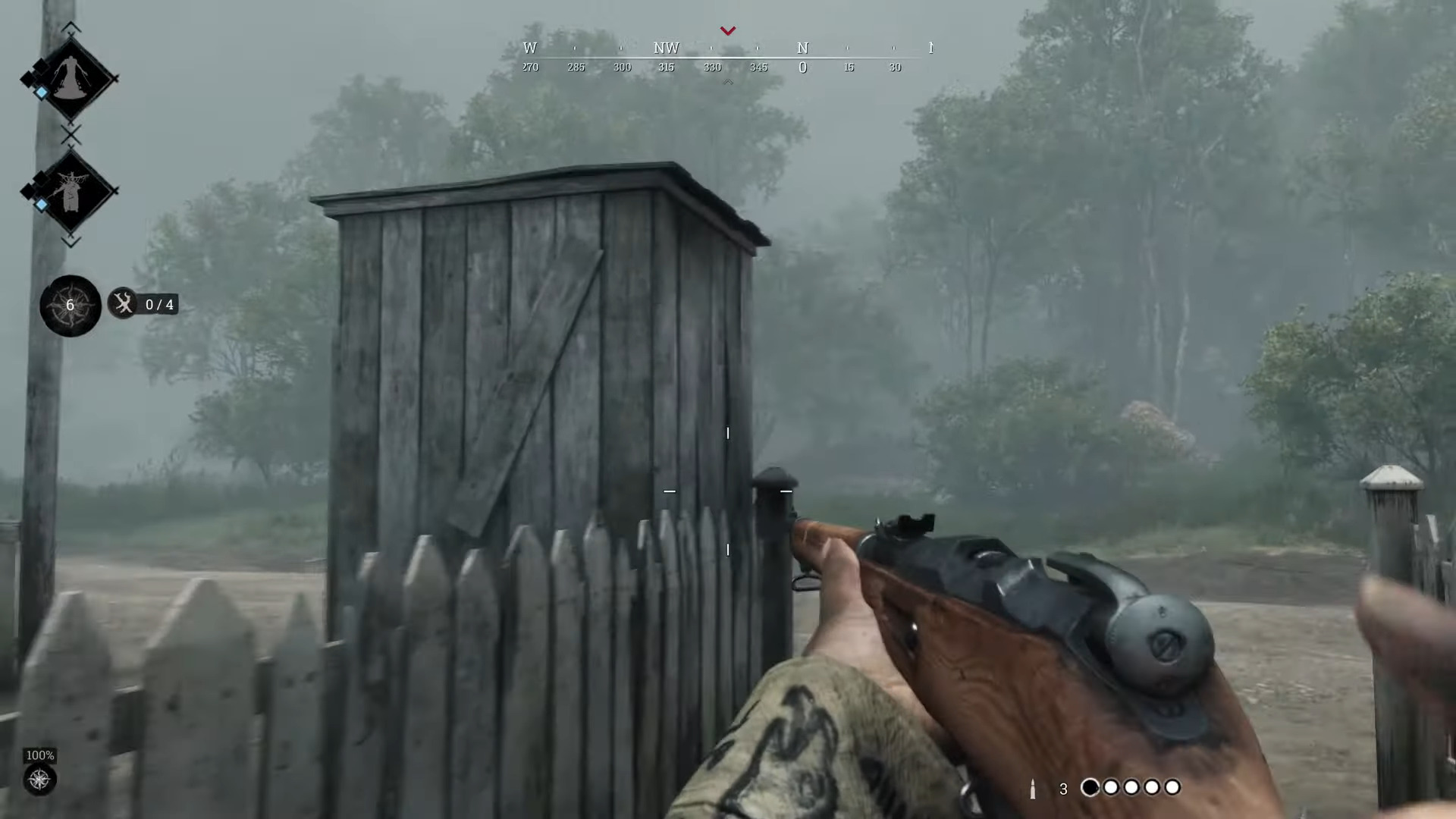Image resolution: width=1456 pixels, height=819 pixels.
Task: Toggle the blue status square on top portrait
Action: (41, 91)
